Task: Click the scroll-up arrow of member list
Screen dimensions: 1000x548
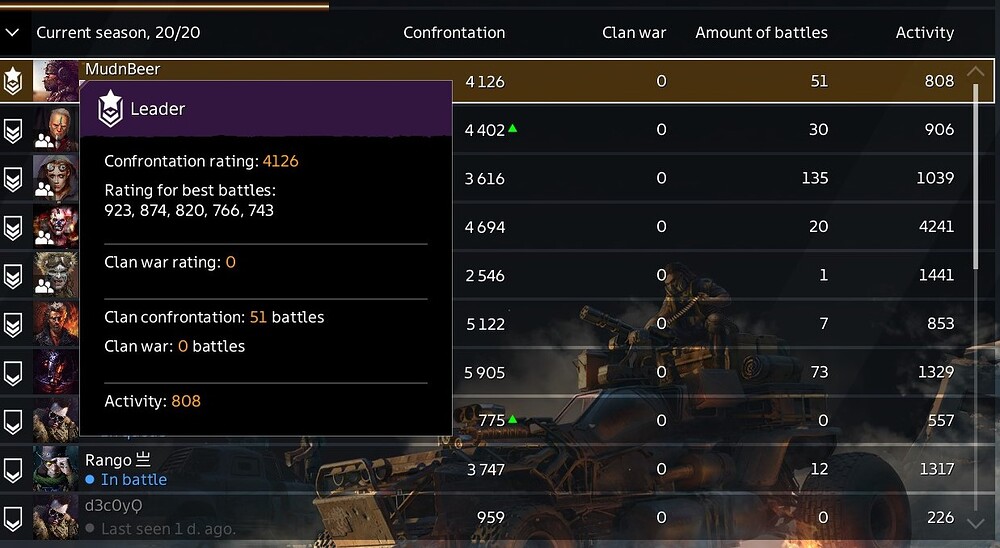Action: [976, 72]
